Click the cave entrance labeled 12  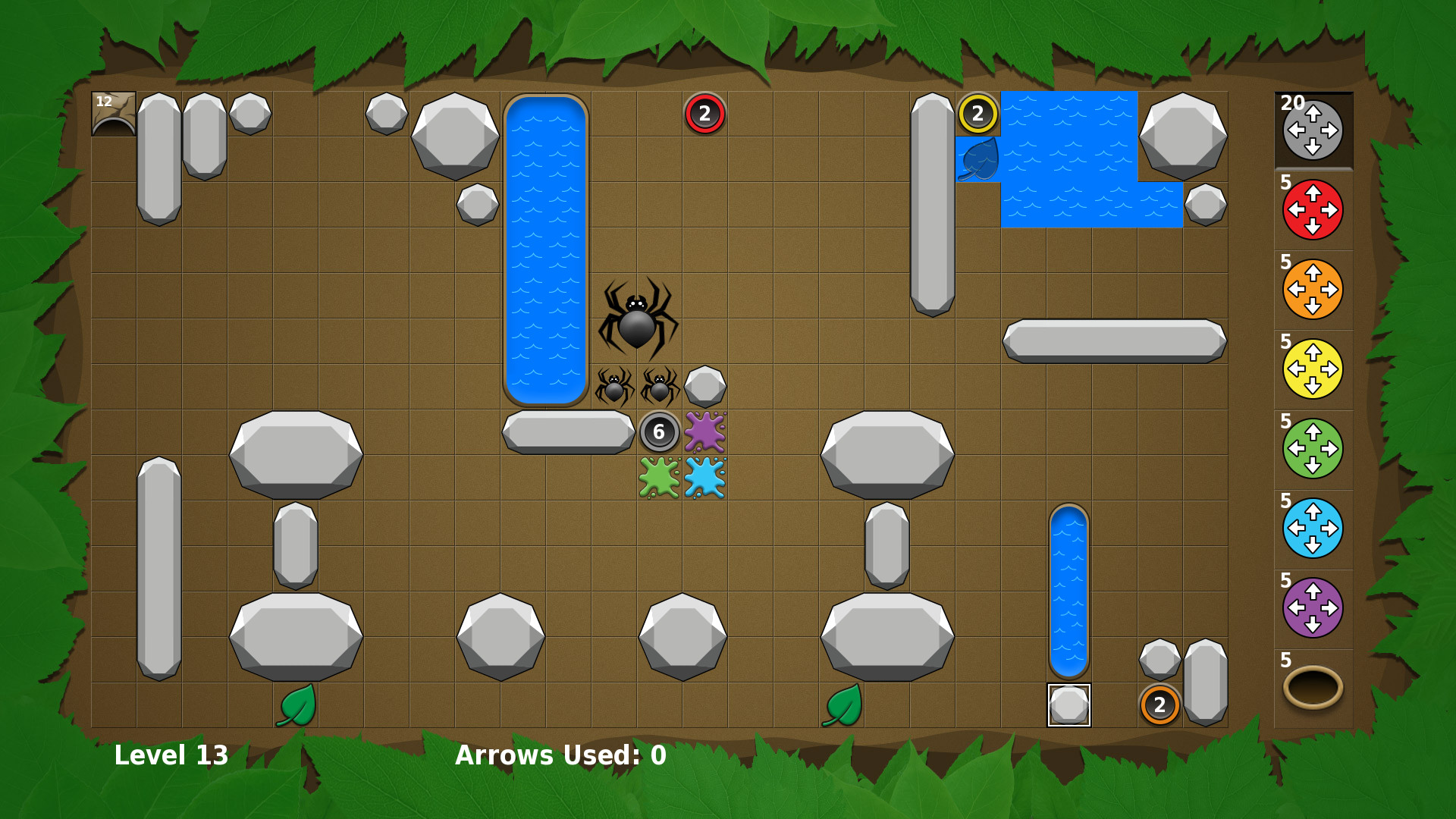tap(112, 112)
